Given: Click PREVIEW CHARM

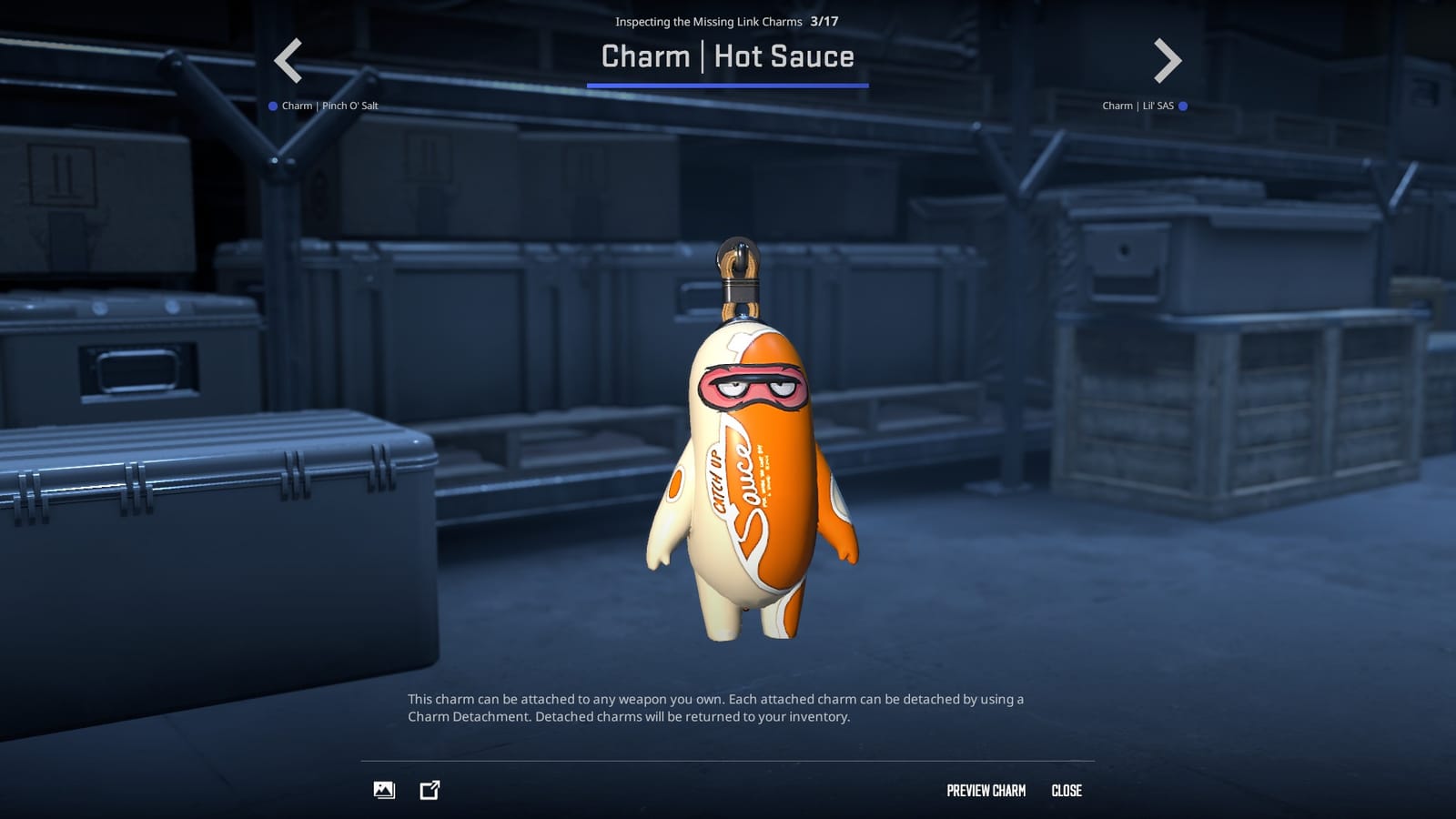Looking at the screenshot, I should click(986, 790).
